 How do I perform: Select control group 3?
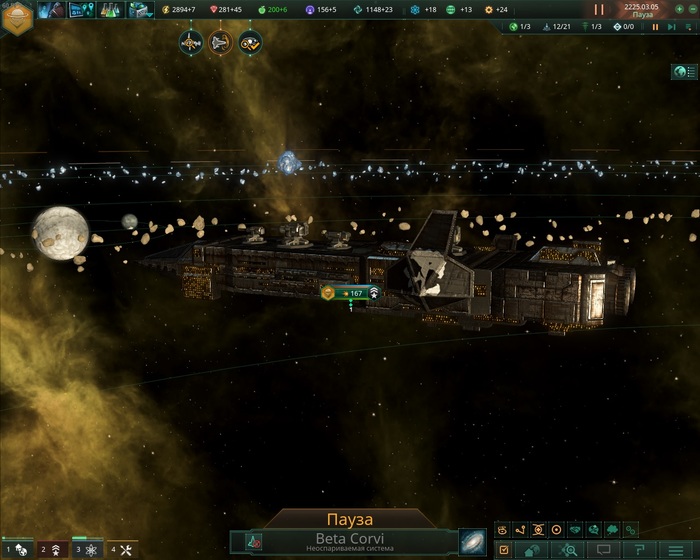click(87, 549)
